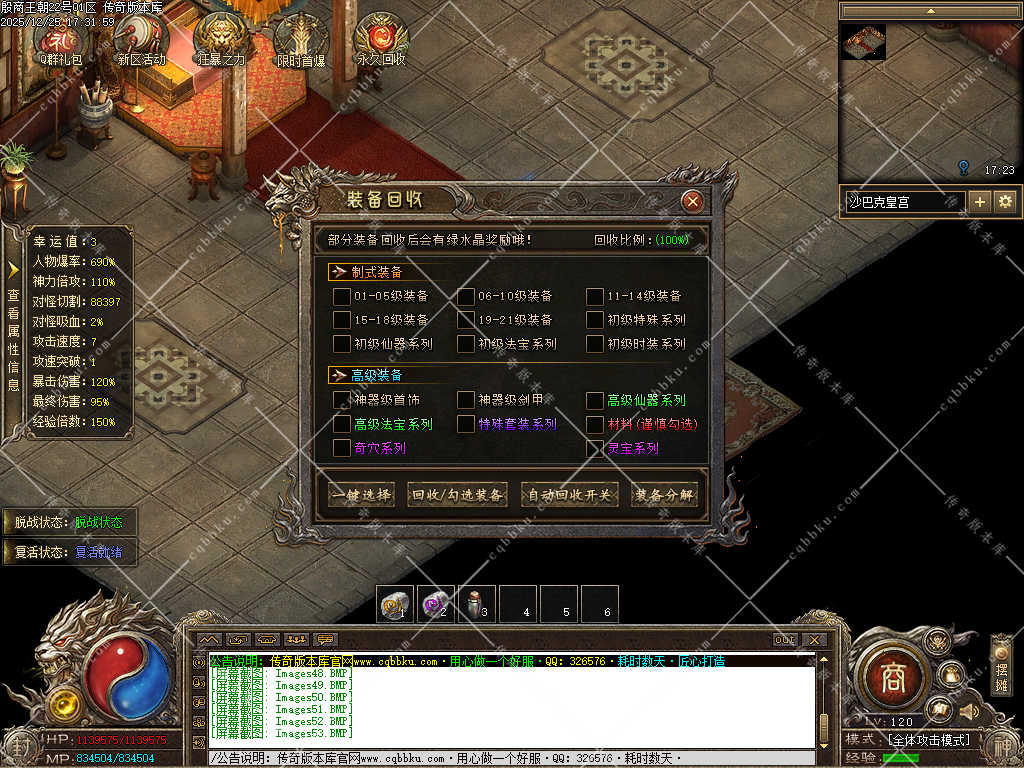Check the 19-21级装备 option
The height and width of the screenshot is (768, 1024).
(x=467, y=320)
